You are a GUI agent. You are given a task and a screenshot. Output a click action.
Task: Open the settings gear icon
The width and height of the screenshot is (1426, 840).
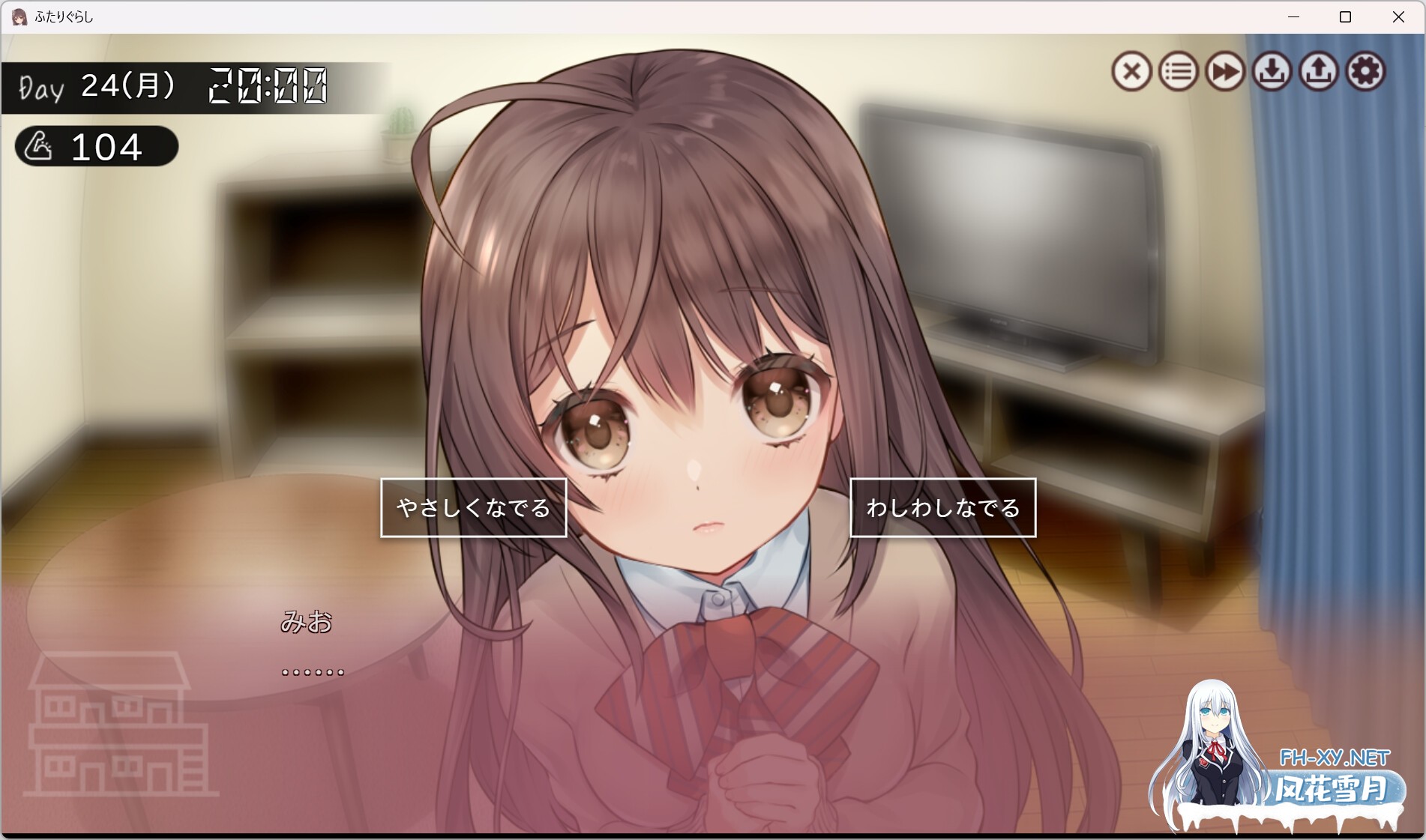[x=1365, y=72]
